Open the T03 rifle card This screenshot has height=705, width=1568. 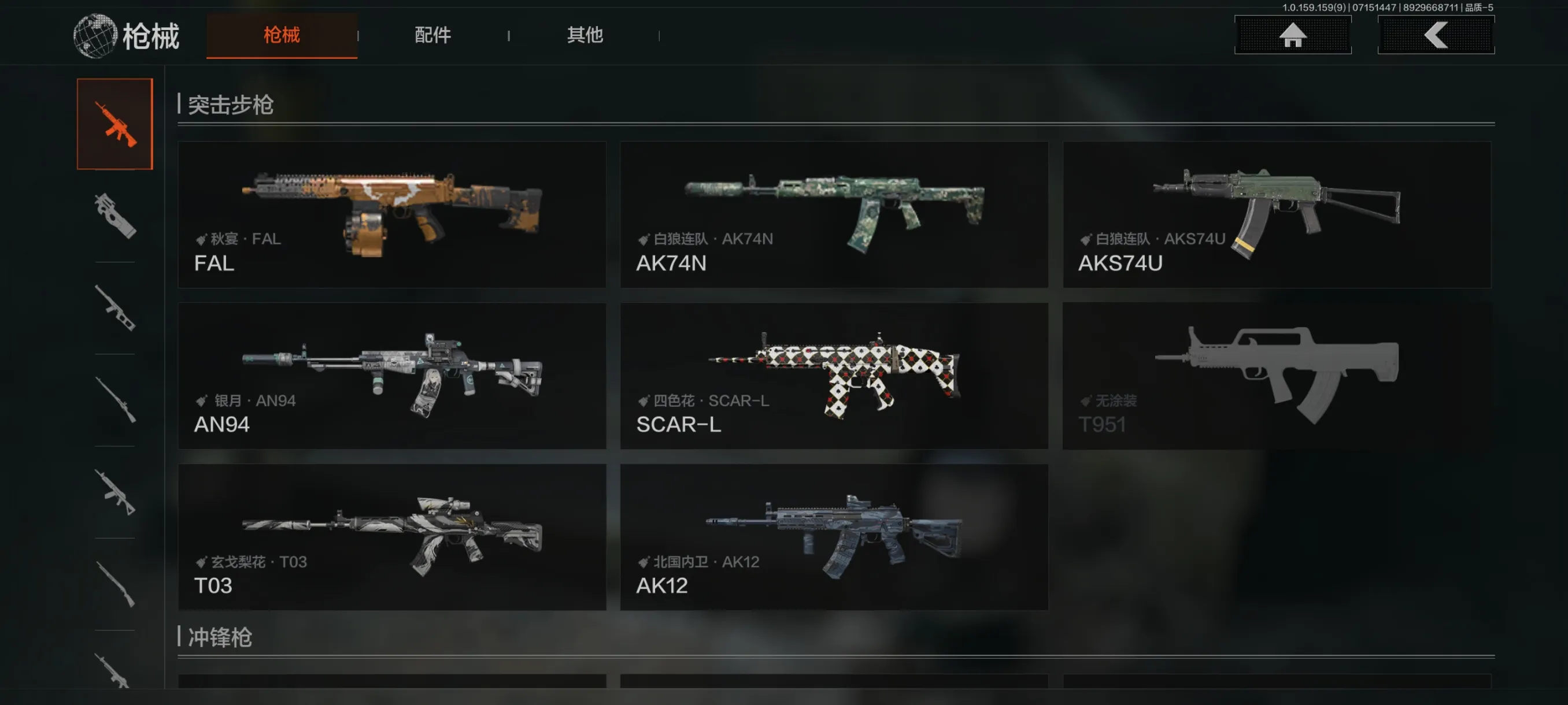(x=391, y=536)
